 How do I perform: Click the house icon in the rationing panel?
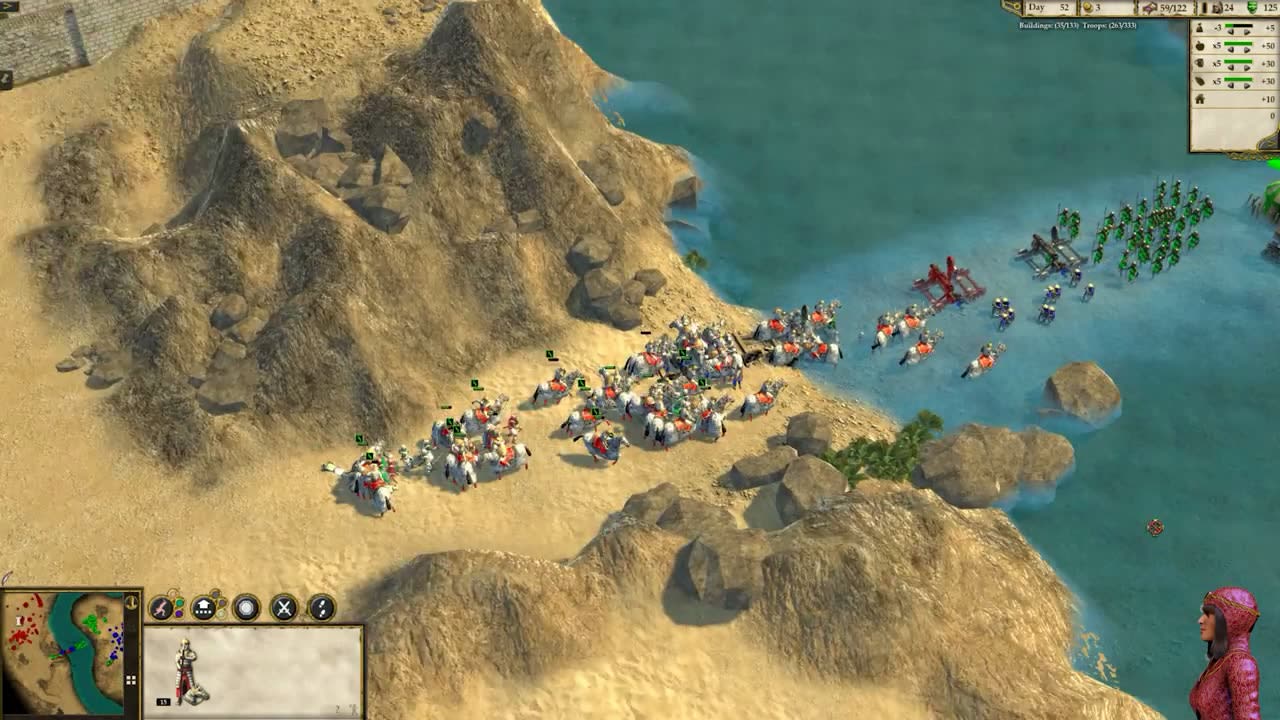(1200, 98)
